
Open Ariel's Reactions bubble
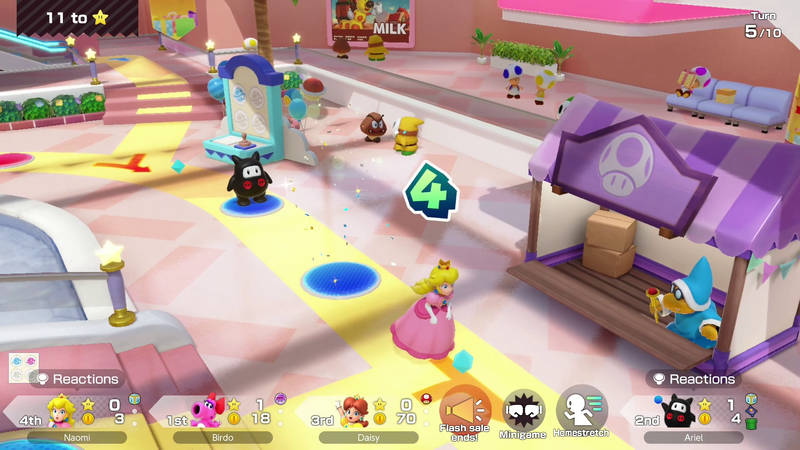click(694, 379)
